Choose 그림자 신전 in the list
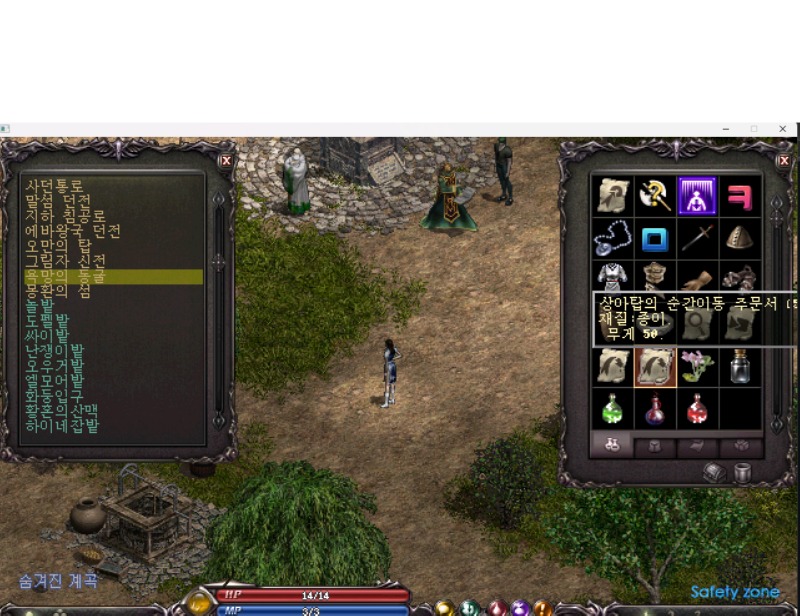Screen dimensions: 800x616 click(67, 261)
